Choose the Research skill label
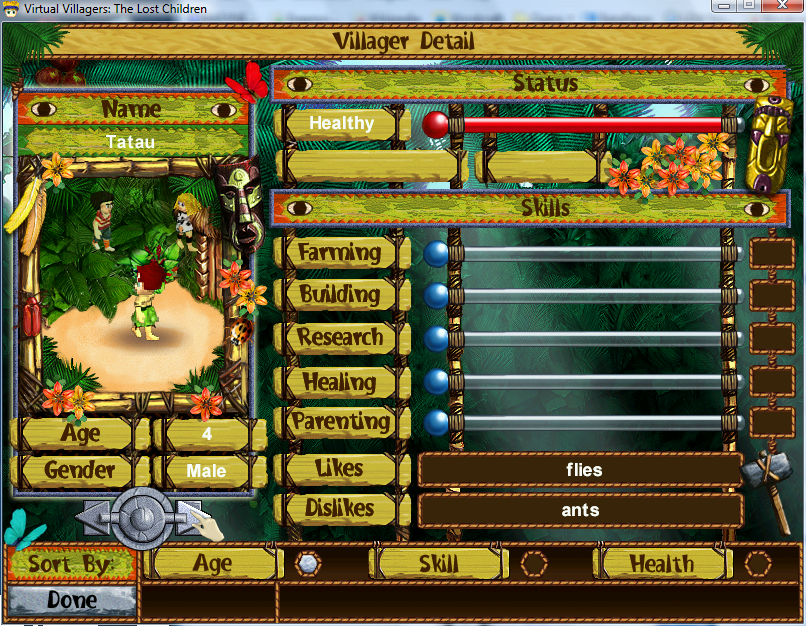Viewport: 806px width, 626px height. coord(340,338)
